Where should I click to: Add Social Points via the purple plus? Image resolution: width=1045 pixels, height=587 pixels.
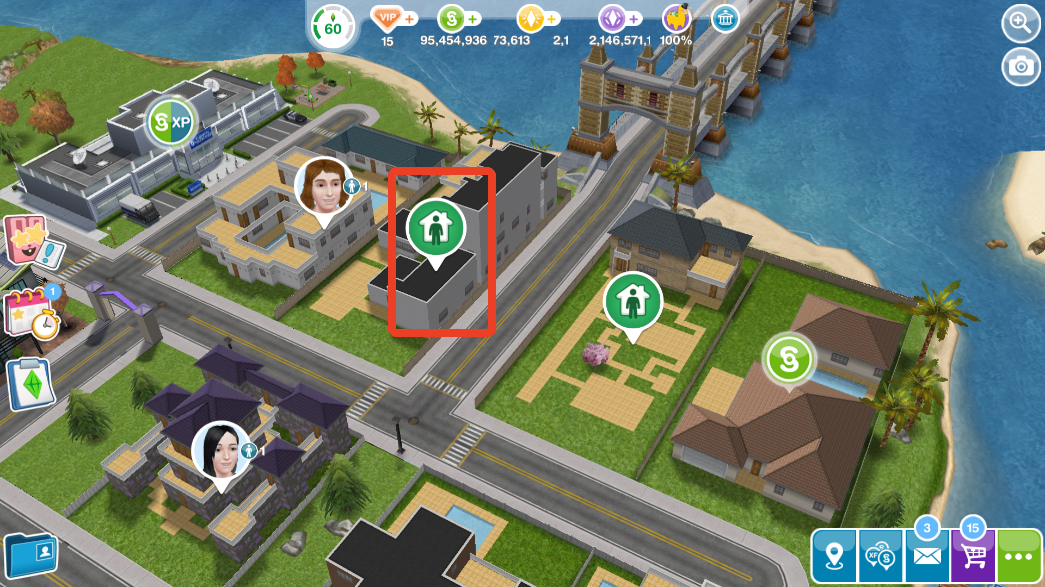633,19
